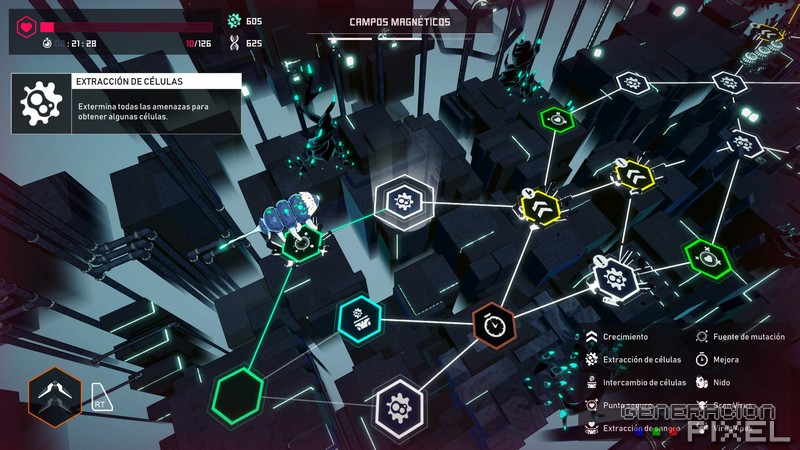Choose the cyan Intercambio de células node
The image size is (800, 450).
[x=358, y=317]
